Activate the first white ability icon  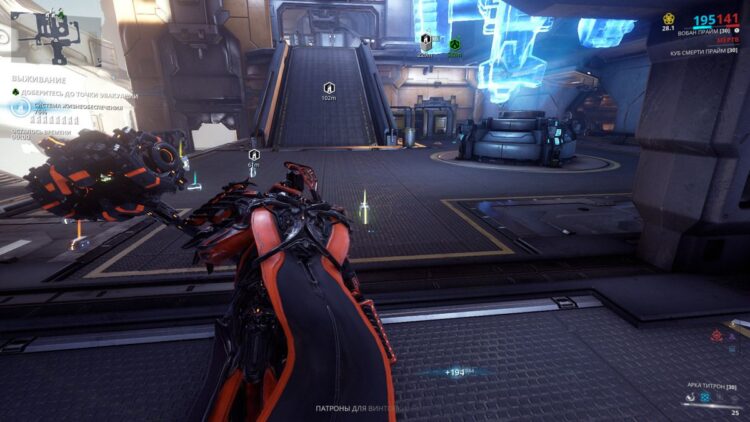click(x=689, y=396)
